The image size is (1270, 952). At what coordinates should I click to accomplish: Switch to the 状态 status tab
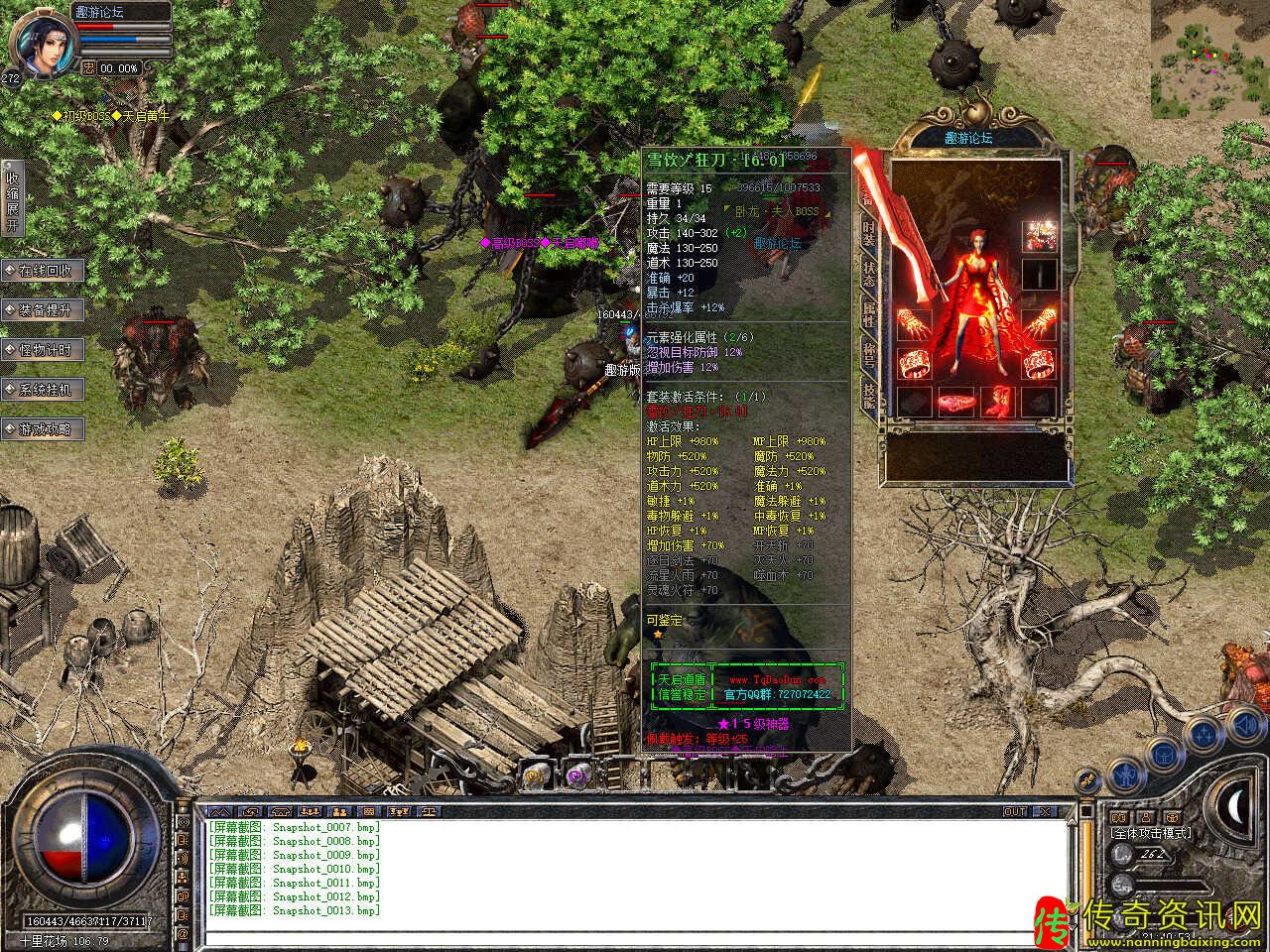coord(869,274)
